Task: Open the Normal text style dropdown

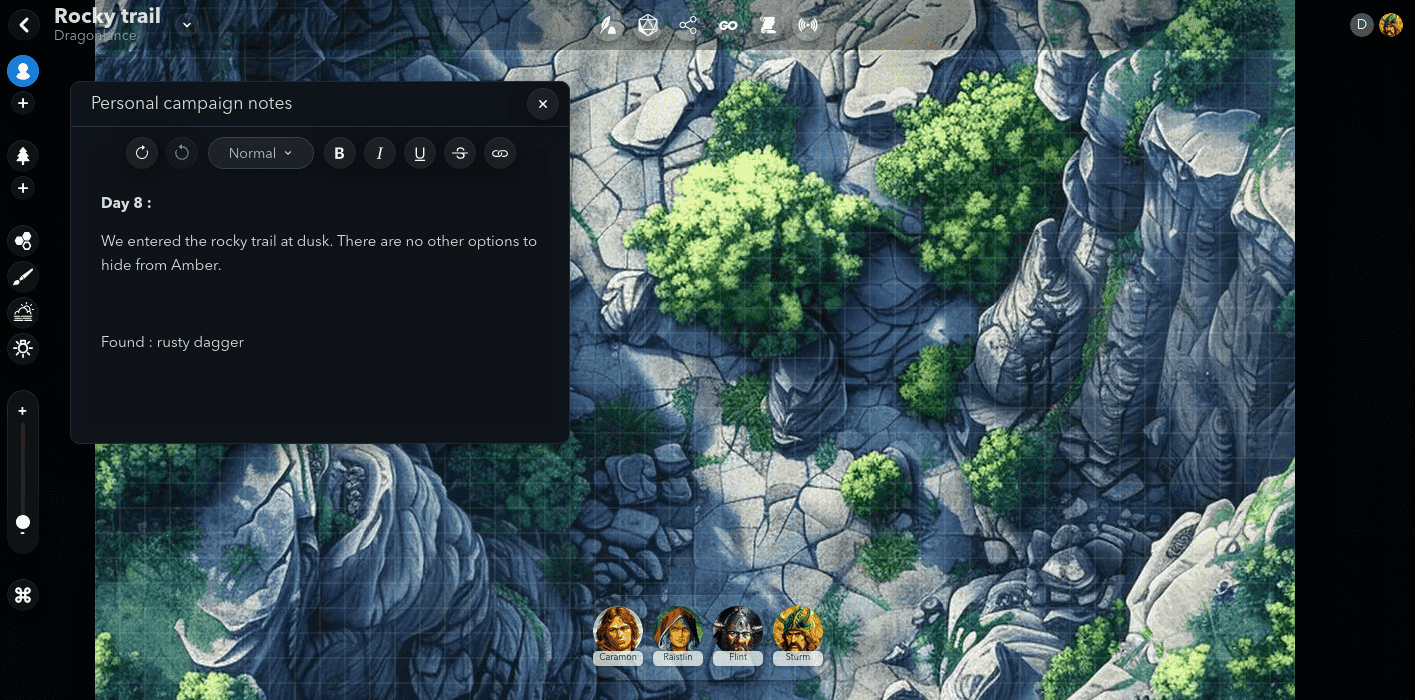Action: click(x=260, y=153)
